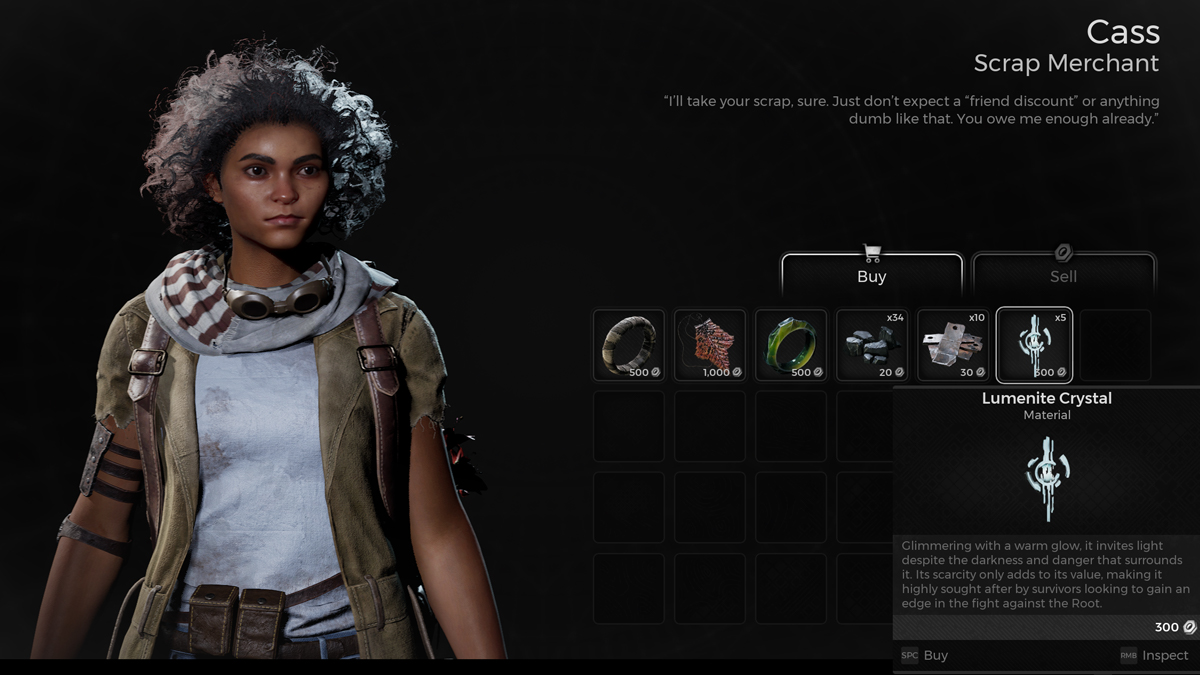Inspect the Lumenite Crystal
Screen dimensions: 1200x675
1155,656
